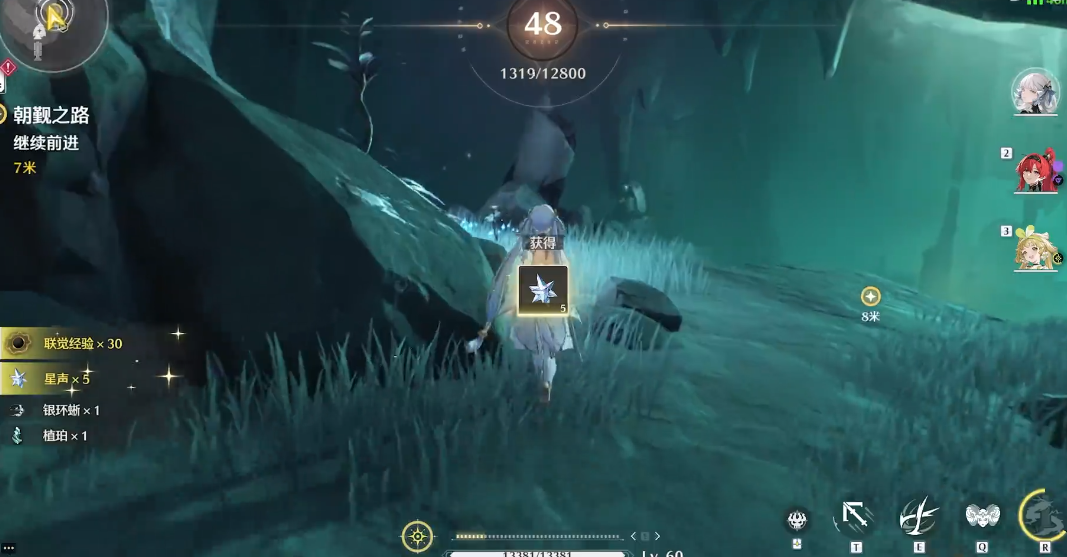Viewport: 1067px width, 557px height.
Task: Trigger the ram-horned echo skill
Action: (x=981, y=516)
